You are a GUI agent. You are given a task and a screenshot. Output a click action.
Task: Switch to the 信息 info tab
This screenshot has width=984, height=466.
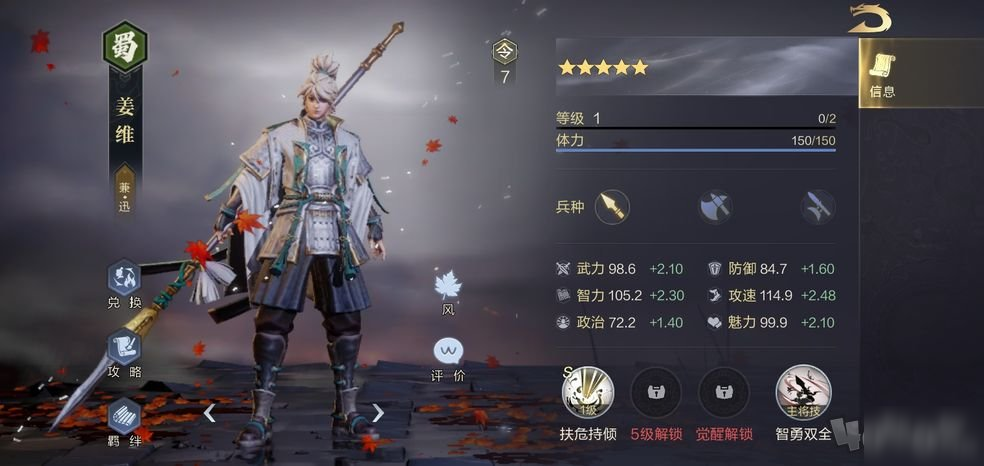[881, 73]
